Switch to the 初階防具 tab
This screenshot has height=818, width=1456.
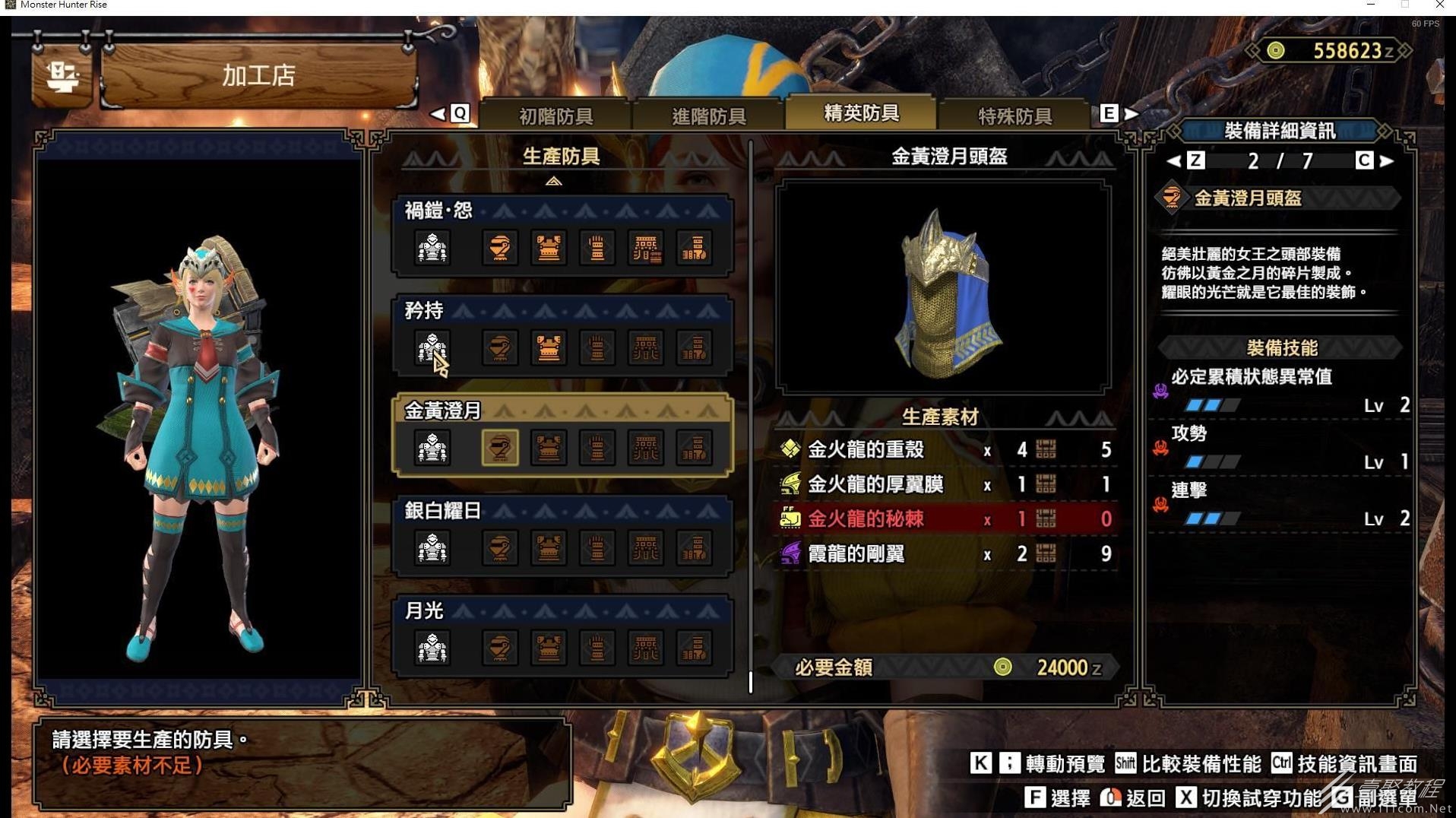pos(555,116)
